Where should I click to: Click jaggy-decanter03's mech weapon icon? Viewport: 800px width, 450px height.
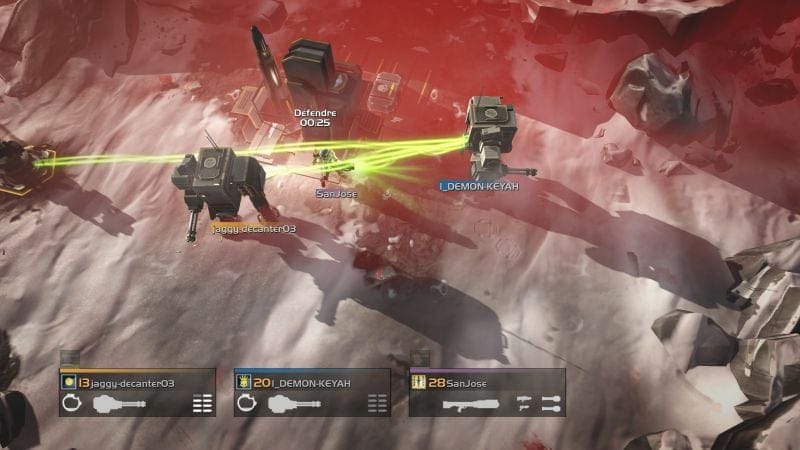click(x=119, y=404)
